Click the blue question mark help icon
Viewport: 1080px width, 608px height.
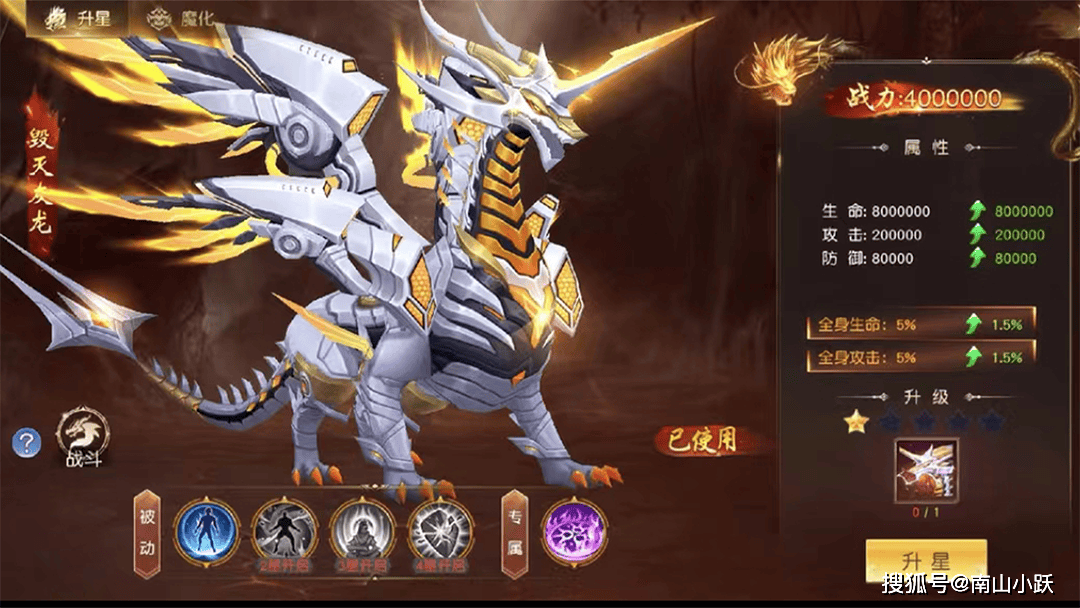27,441
